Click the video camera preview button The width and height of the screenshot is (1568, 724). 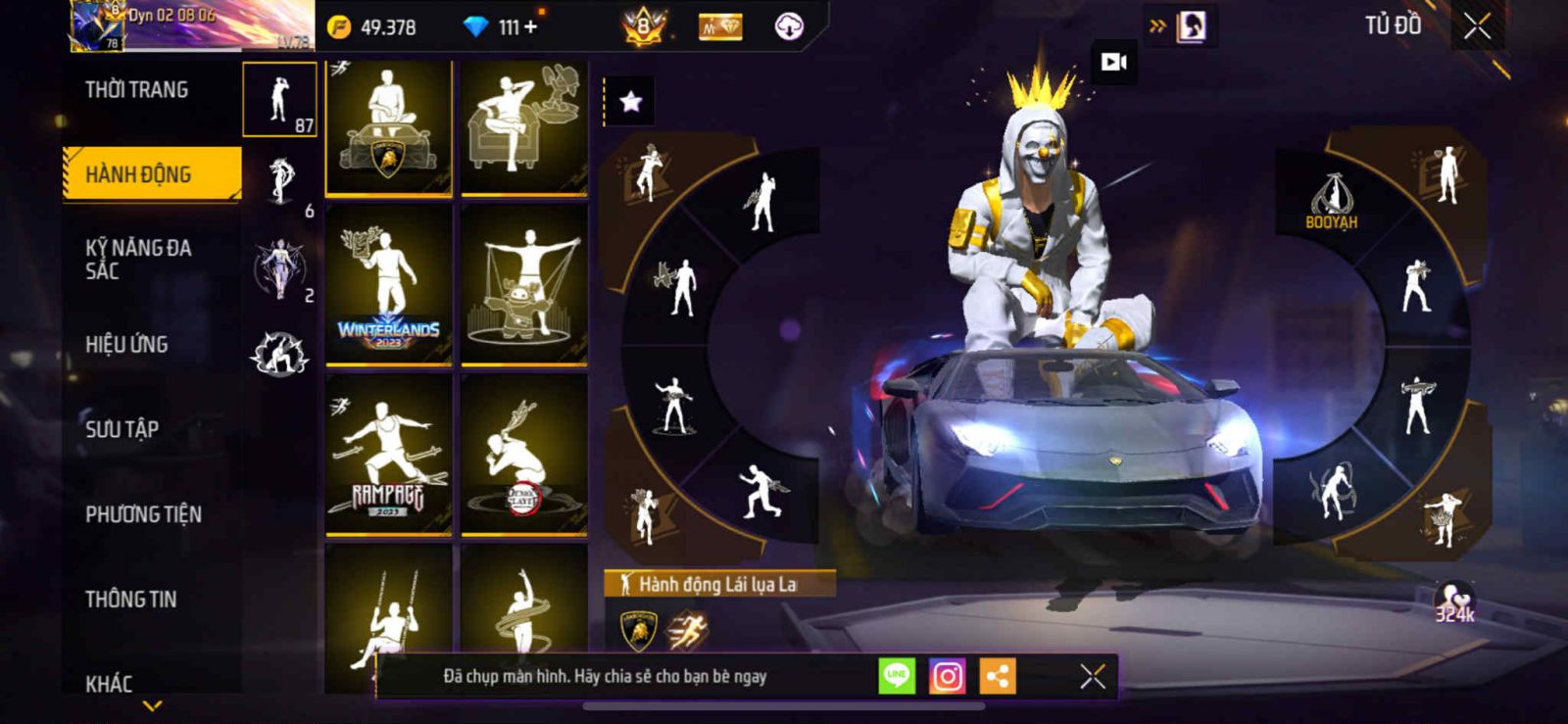click(1114, 62)
